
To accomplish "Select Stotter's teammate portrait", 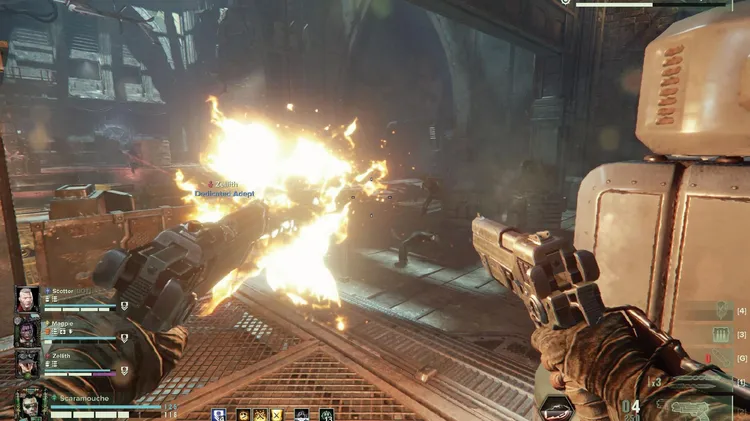I will tap(28, 299).
